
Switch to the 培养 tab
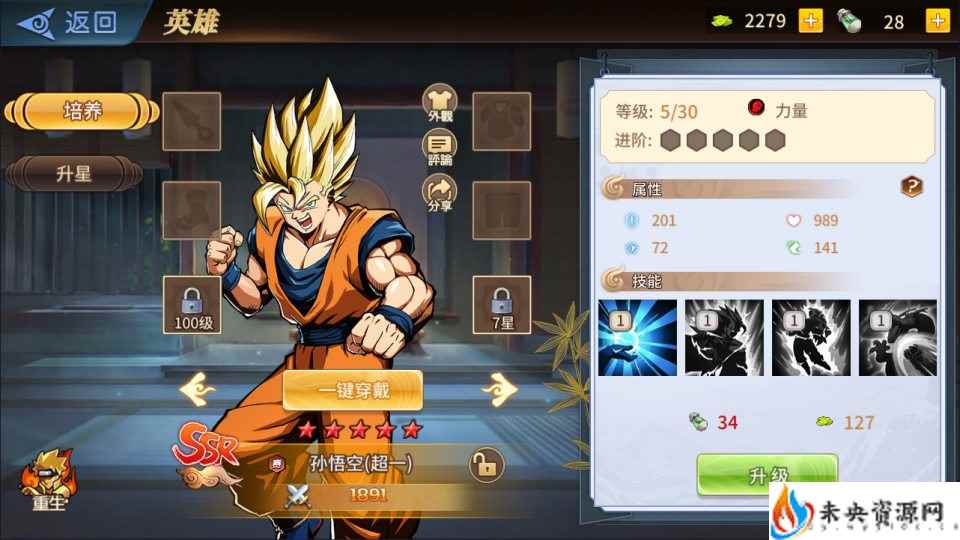pos(82,111)
